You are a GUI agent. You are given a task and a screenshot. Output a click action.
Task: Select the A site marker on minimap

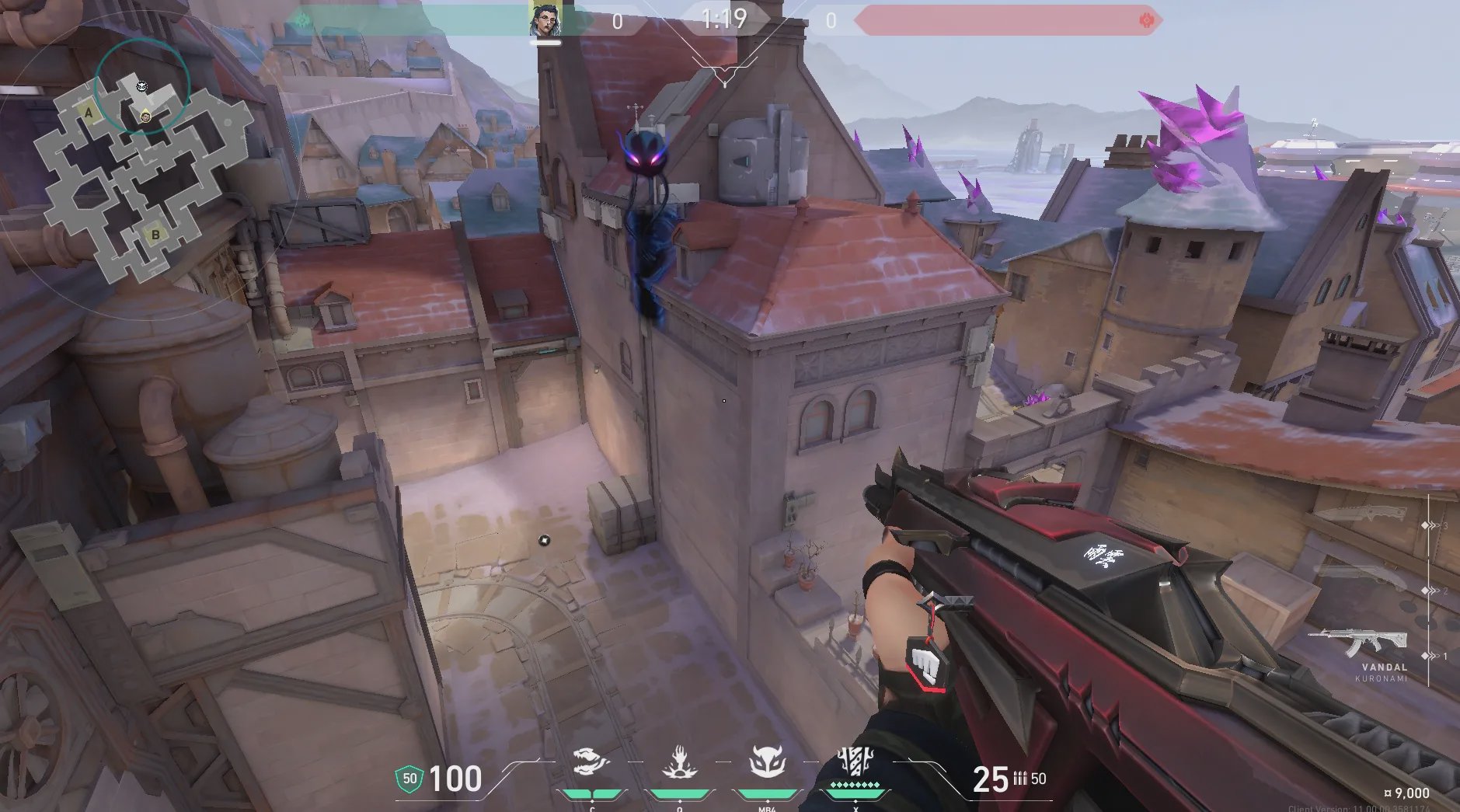coord(89,113)
